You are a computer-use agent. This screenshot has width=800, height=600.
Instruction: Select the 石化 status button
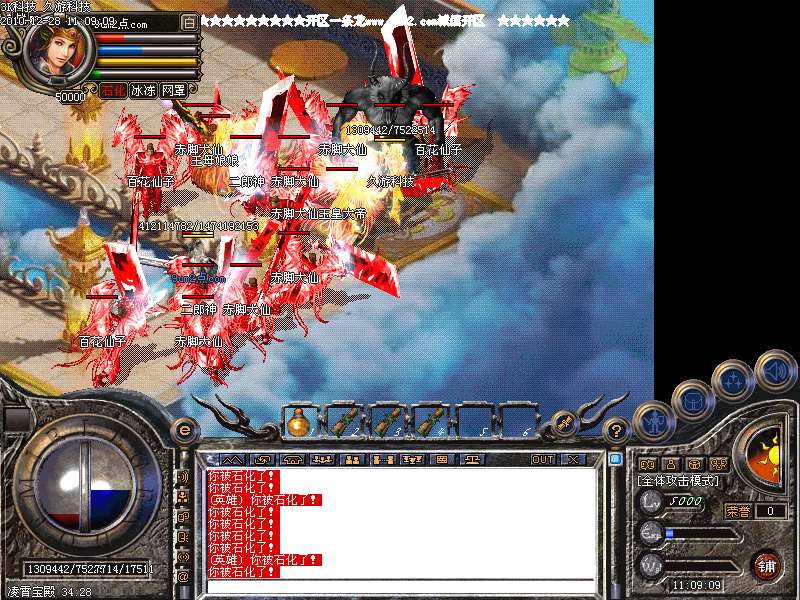click(113, 90)
